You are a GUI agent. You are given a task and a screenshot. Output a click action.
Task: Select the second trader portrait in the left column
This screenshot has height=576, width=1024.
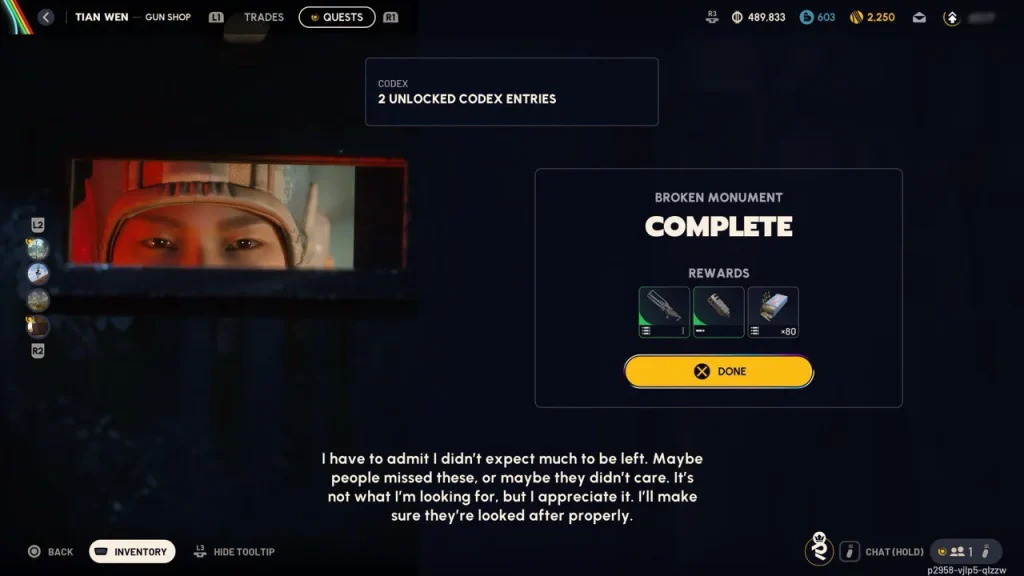[x=38, y=274]
